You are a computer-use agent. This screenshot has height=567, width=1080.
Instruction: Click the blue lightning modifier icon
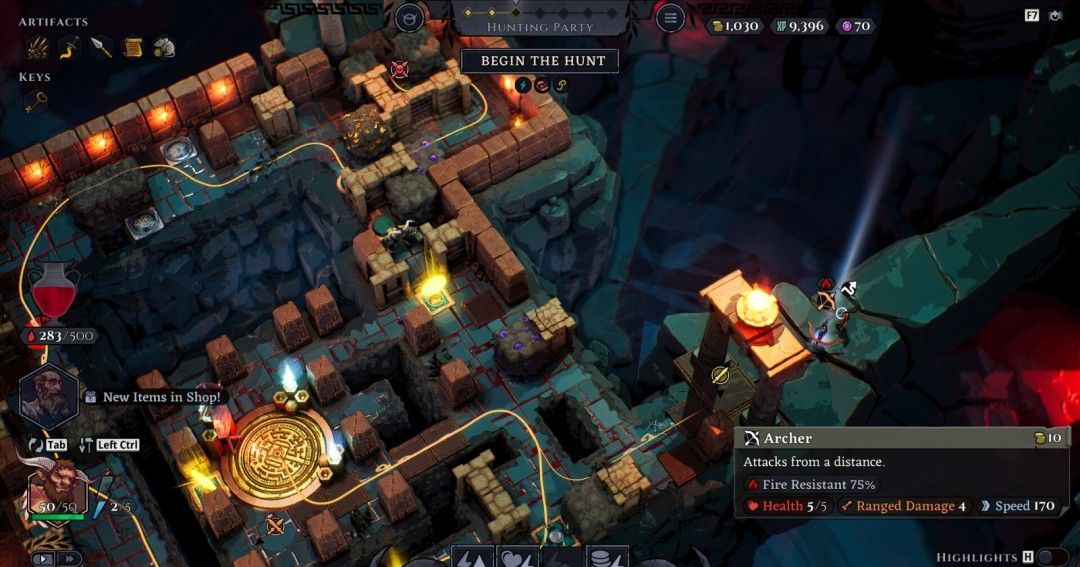523,84
